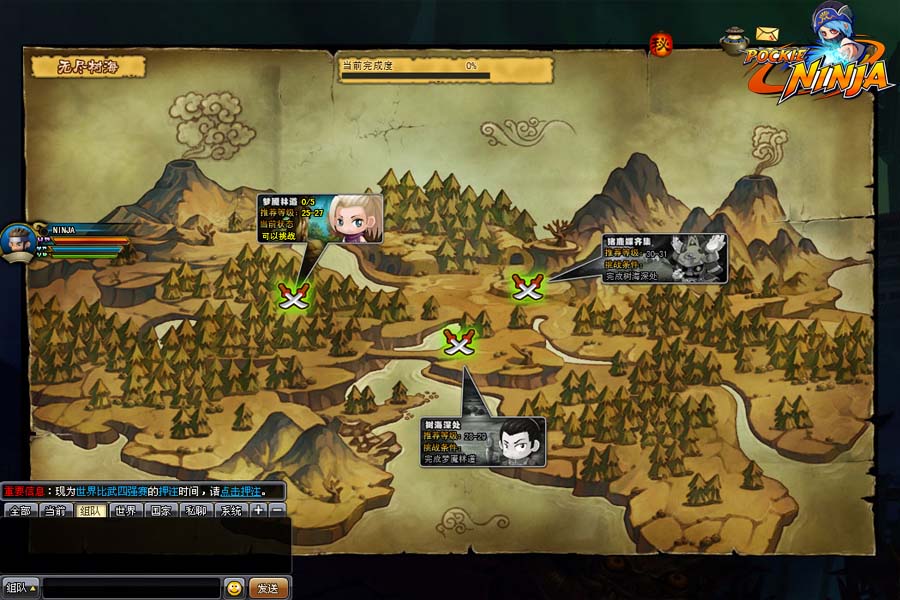Select the 树海深处 stage crossed-swords marker
Viewport: 900px width, 600px height.
click(459, 343)
